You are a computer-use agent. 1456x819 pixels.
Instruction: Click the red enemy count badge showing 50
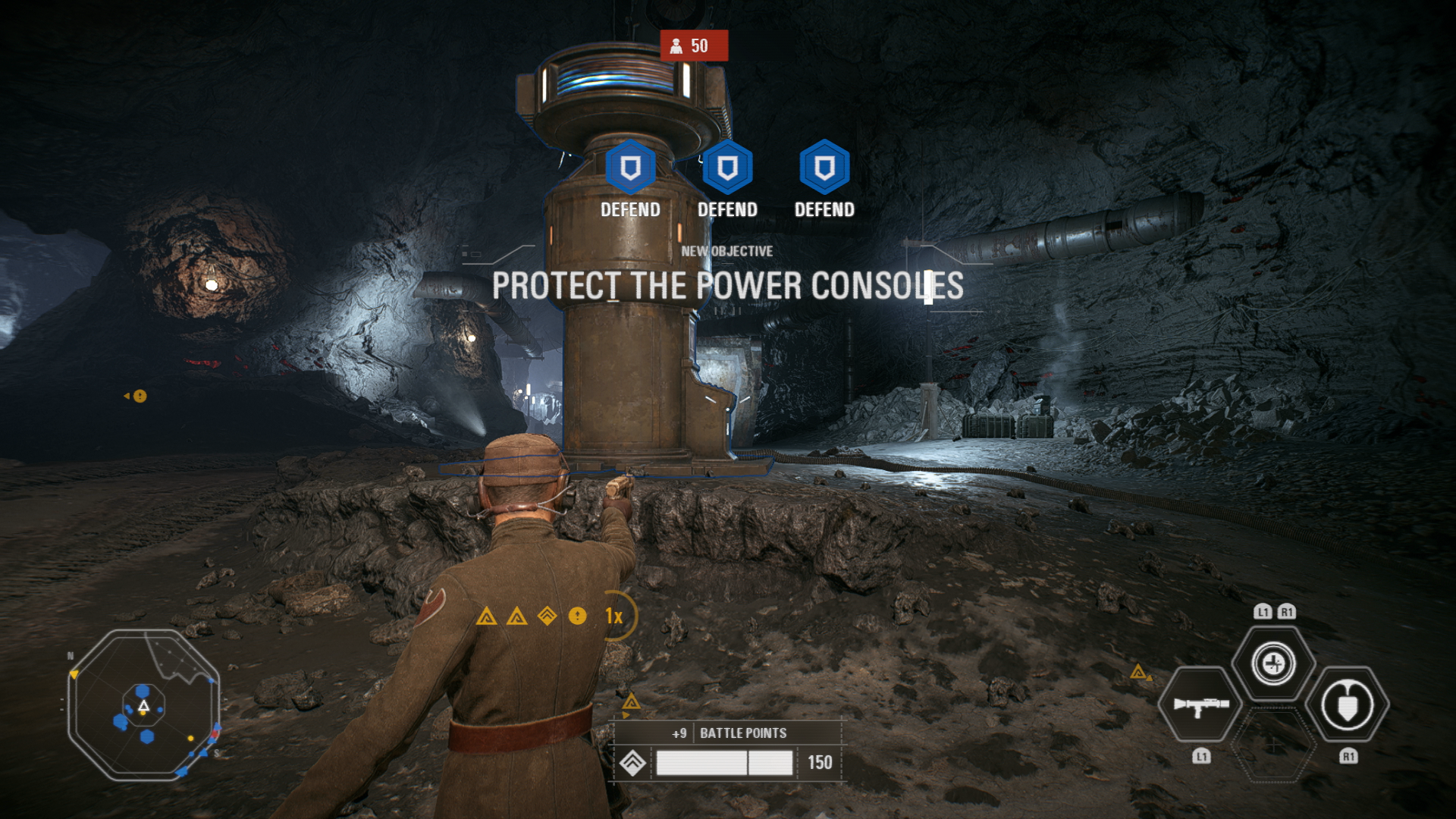tap(695, 46)
